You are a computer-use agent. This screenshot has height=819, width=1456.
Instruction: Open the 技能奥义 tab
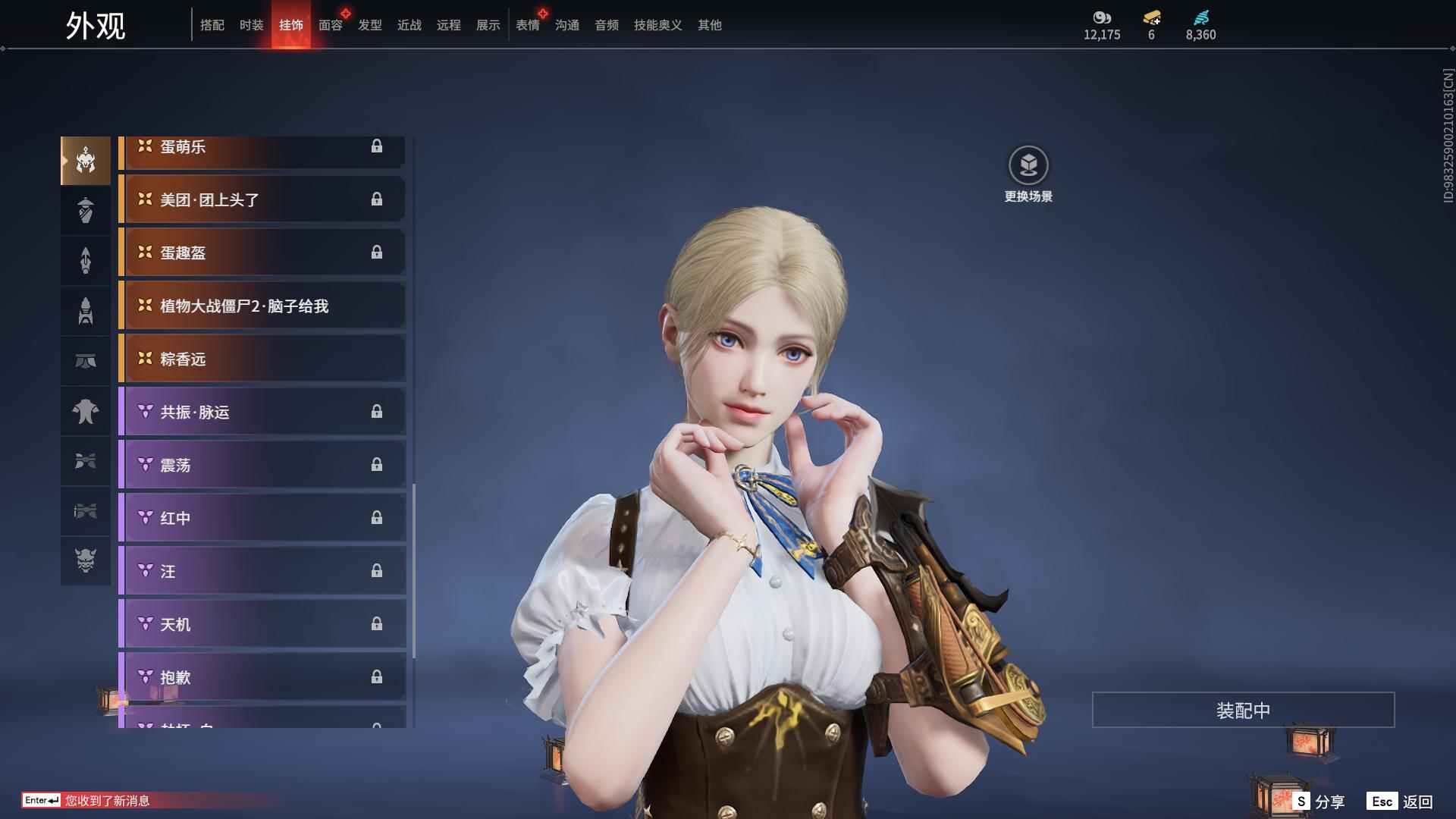point(657,25)
